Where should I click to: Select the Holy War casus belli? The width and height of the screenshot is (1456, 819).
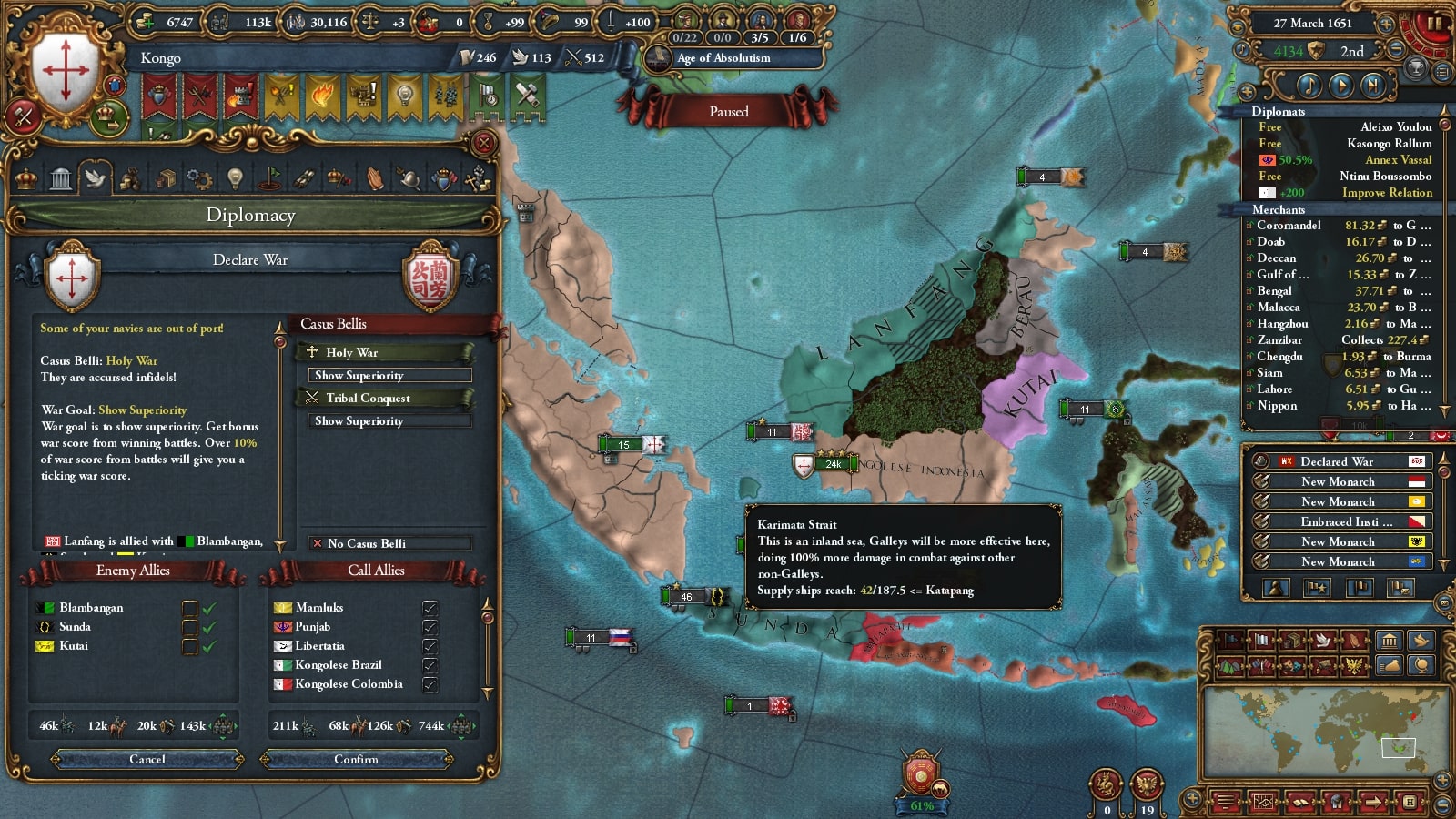coord(384,352)
